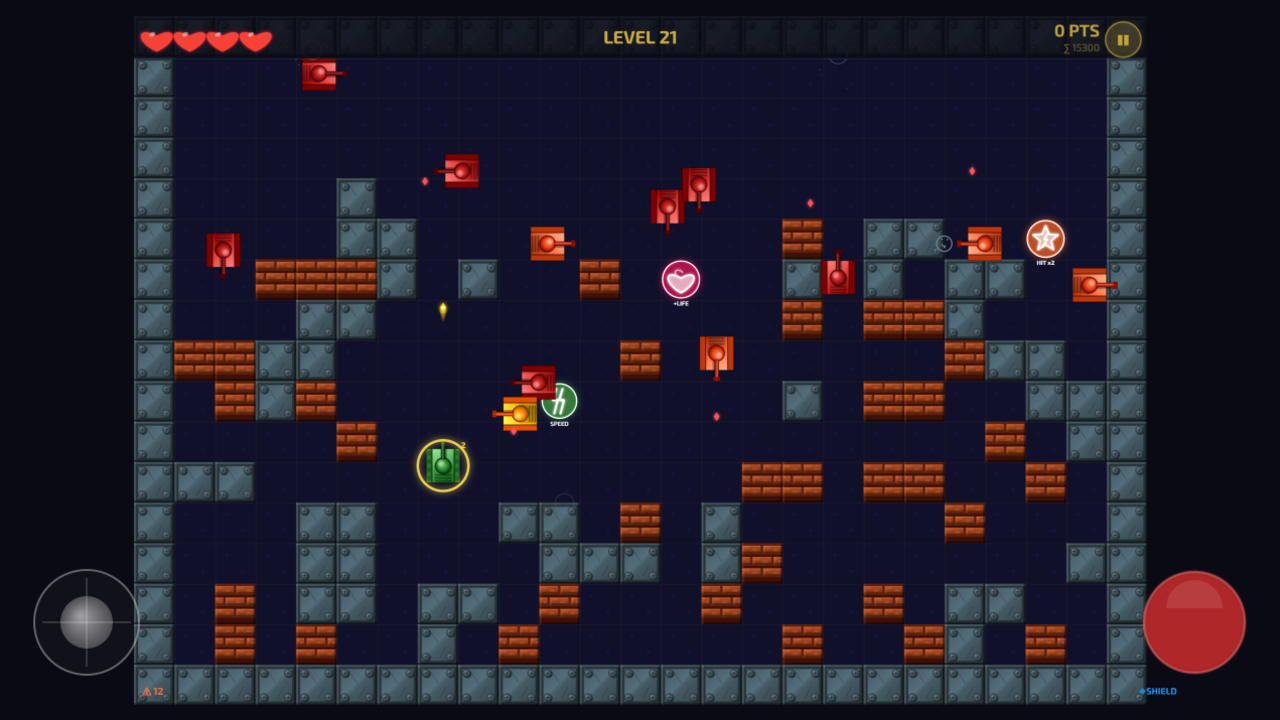Image resolution: width=1280 pixels, height=720 pixels.
Task: Select the player's green tank
Action: [443, 465]
